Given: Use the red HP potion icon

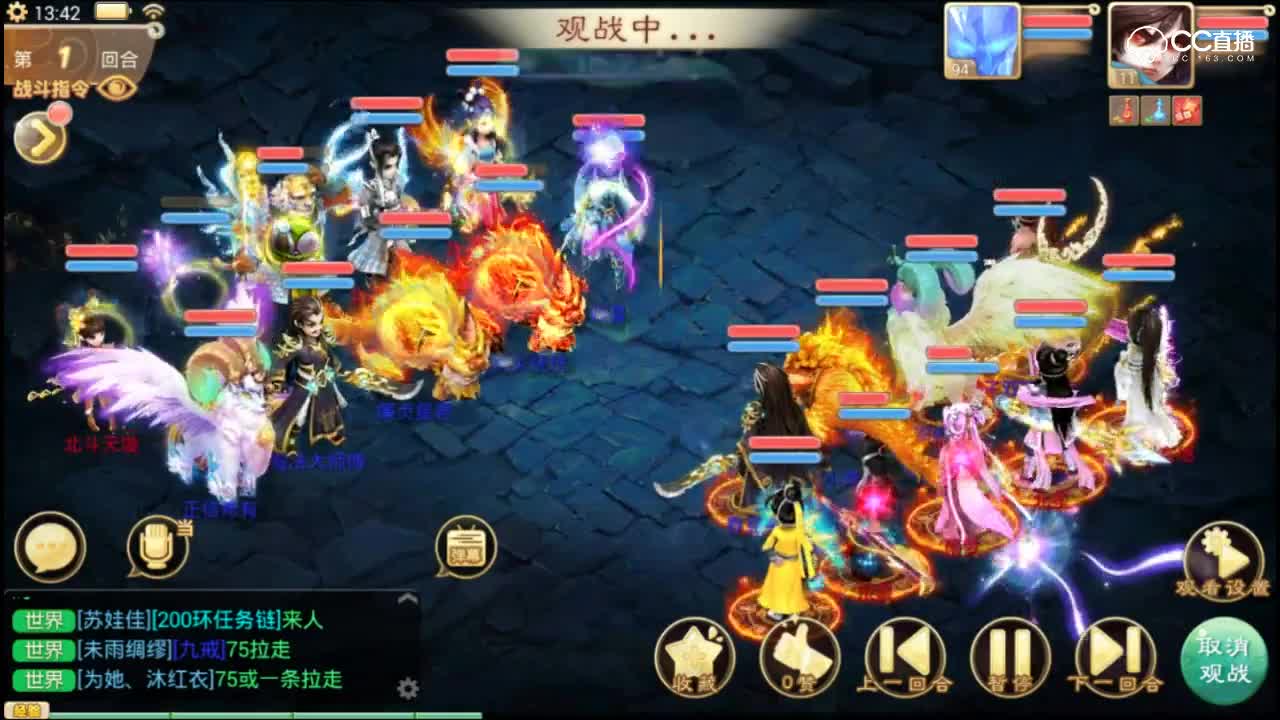Looking at the screenshot, I should pos(1122,110).
